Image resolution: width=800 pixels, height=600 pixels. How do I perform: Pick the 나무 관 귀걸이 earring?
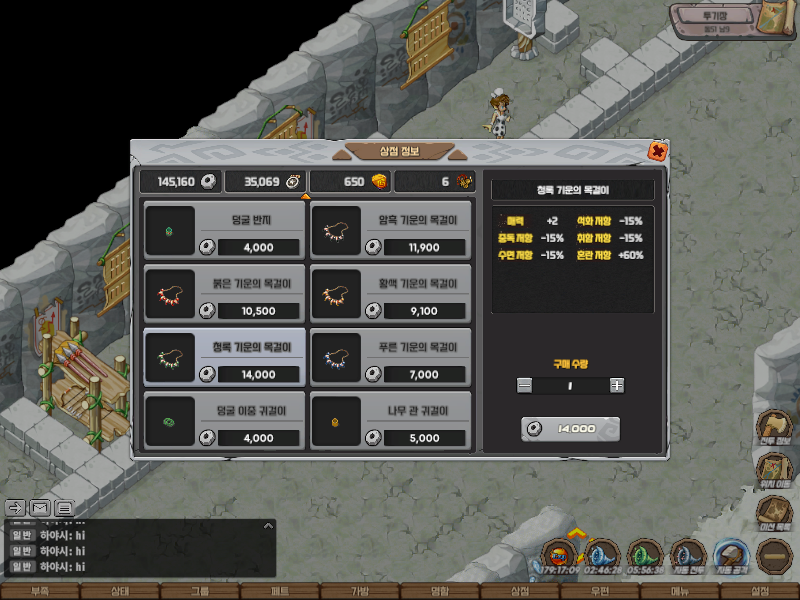[x=391, y=420]
